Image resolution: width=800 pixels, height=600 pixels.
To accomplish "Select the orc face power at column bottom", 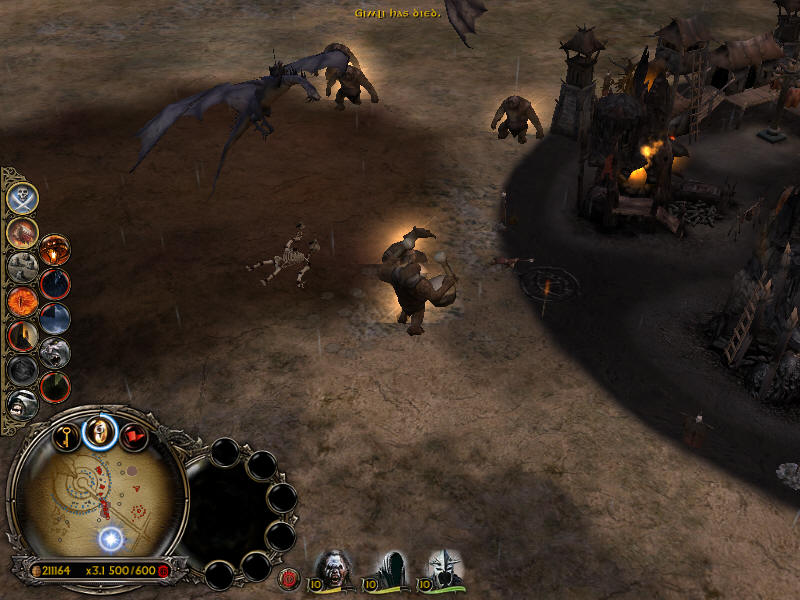I will 22,403.
